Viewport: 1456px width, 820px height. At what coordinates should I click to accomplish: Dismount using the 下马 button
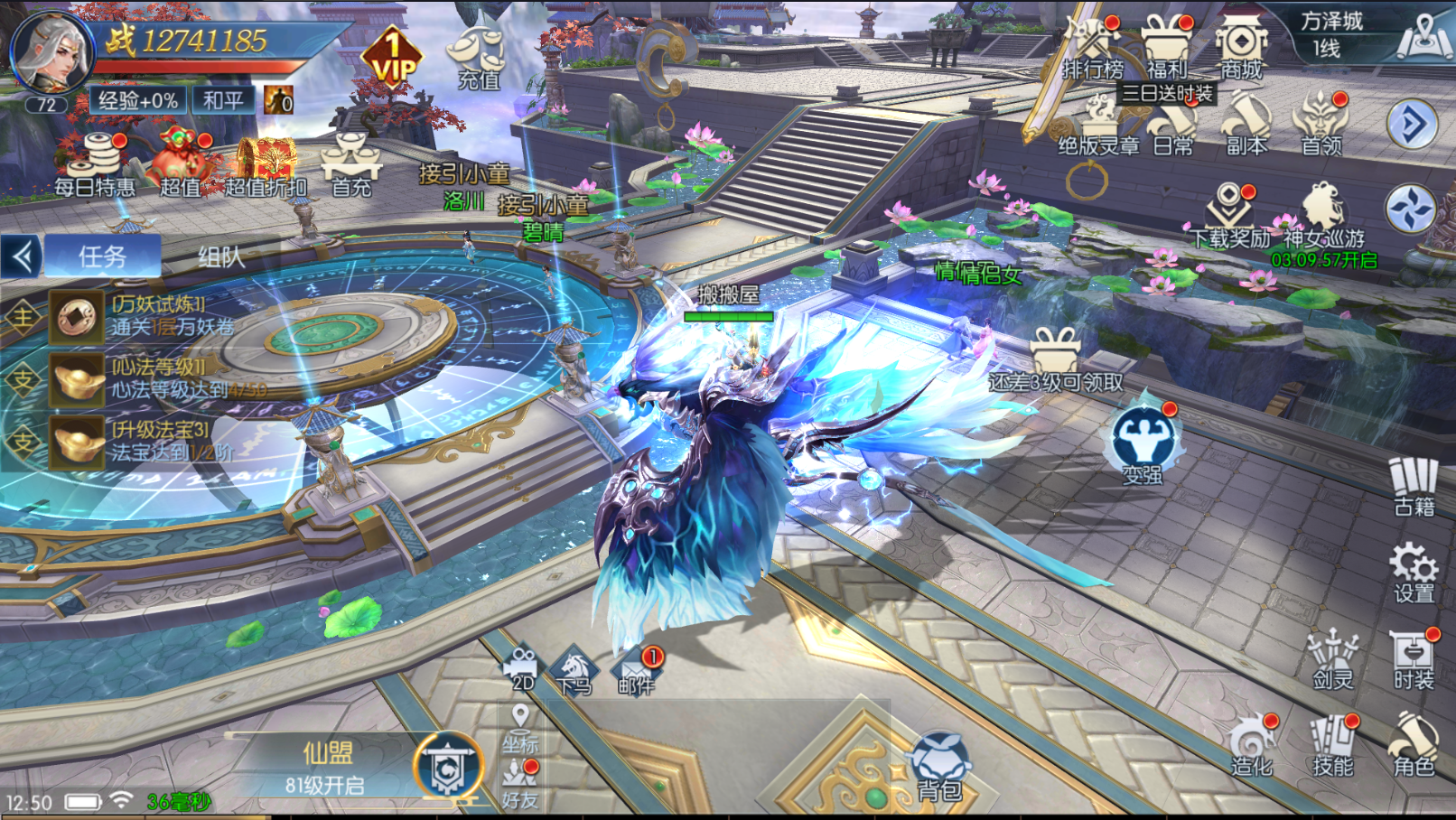tap(574, 672)
